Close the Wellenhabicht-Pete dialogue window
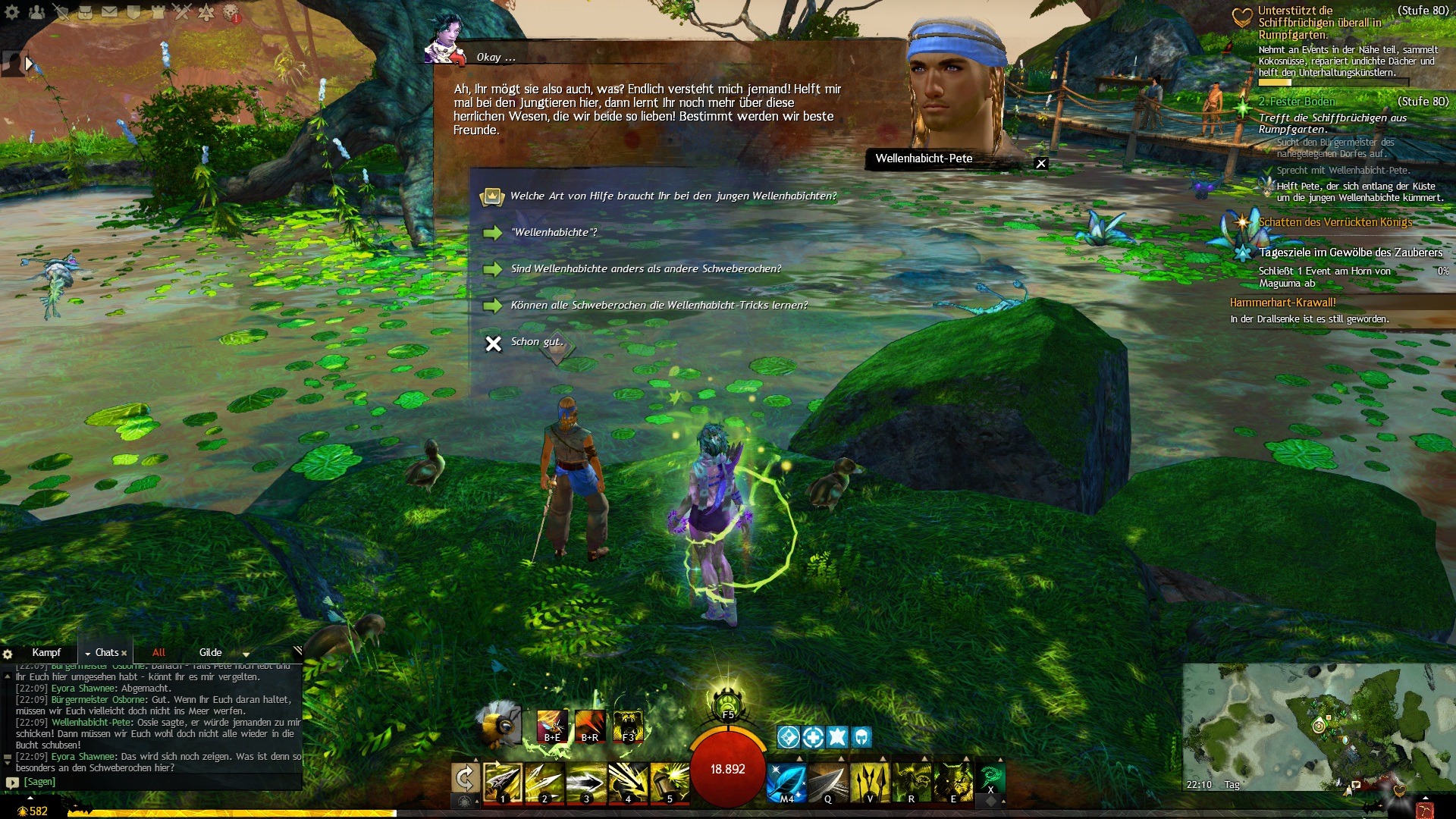Viewport: 1456px width, 819px height. [1041, 164]
